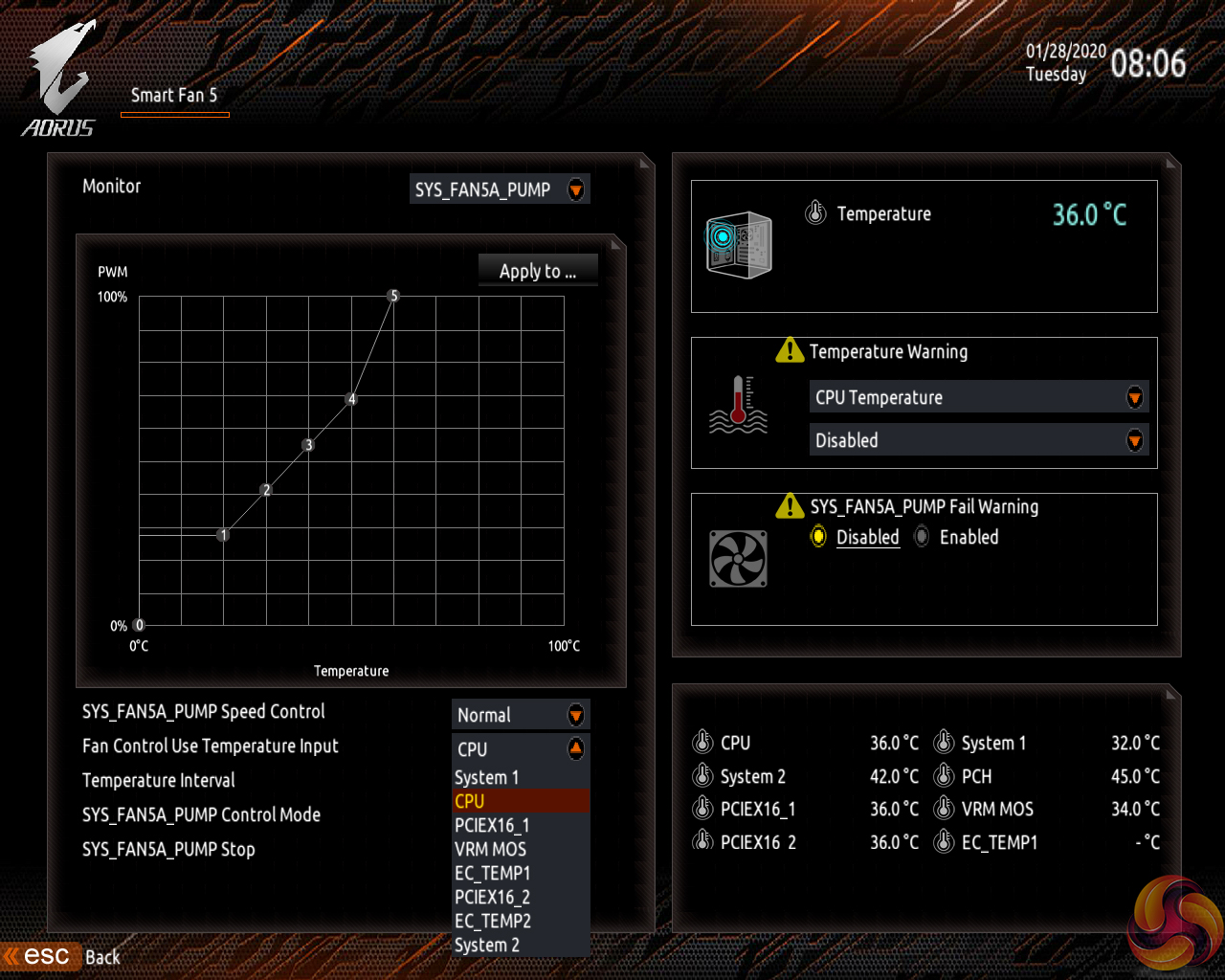
Task: Select fan curve point 5
Action: click(393, 296)
